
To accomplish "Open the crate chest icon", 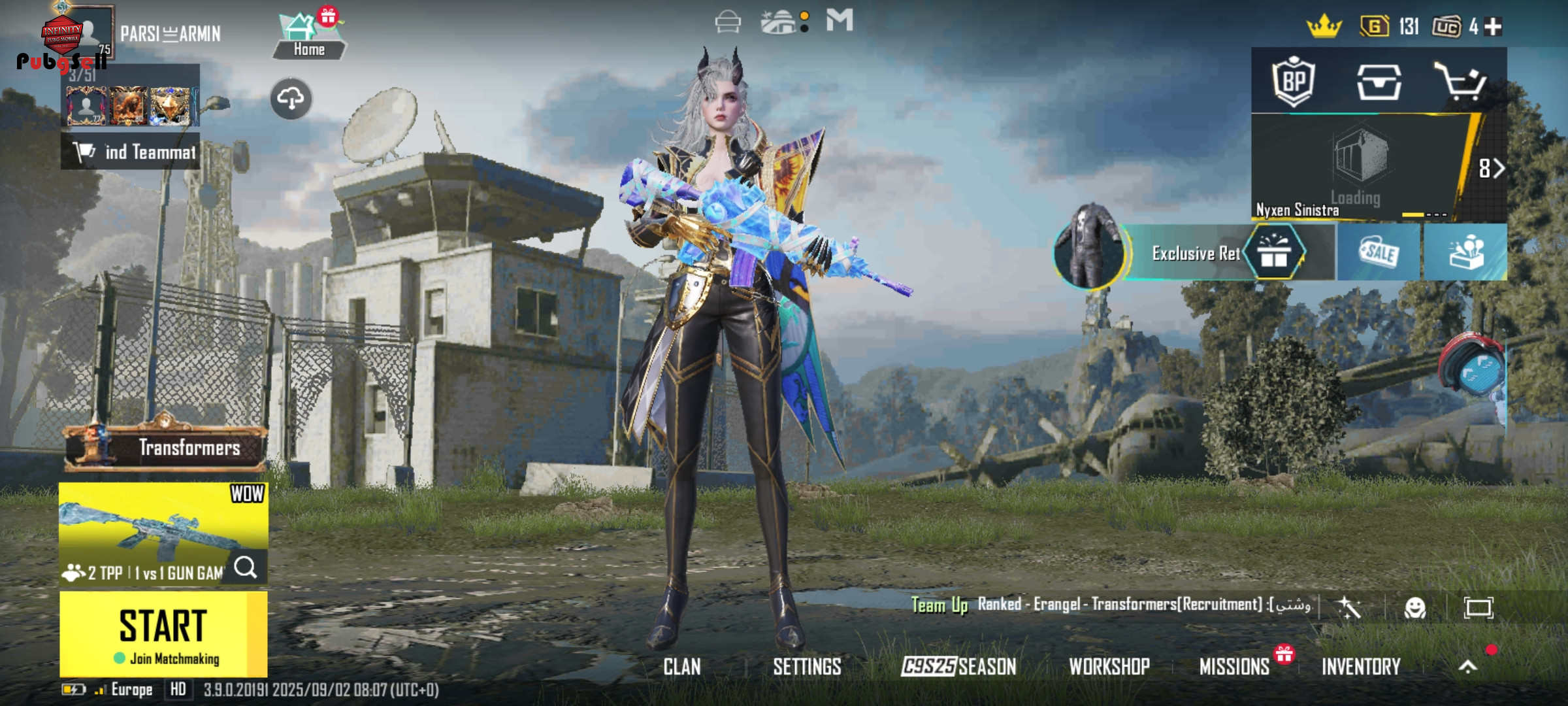I will (x=1379, y=82).
